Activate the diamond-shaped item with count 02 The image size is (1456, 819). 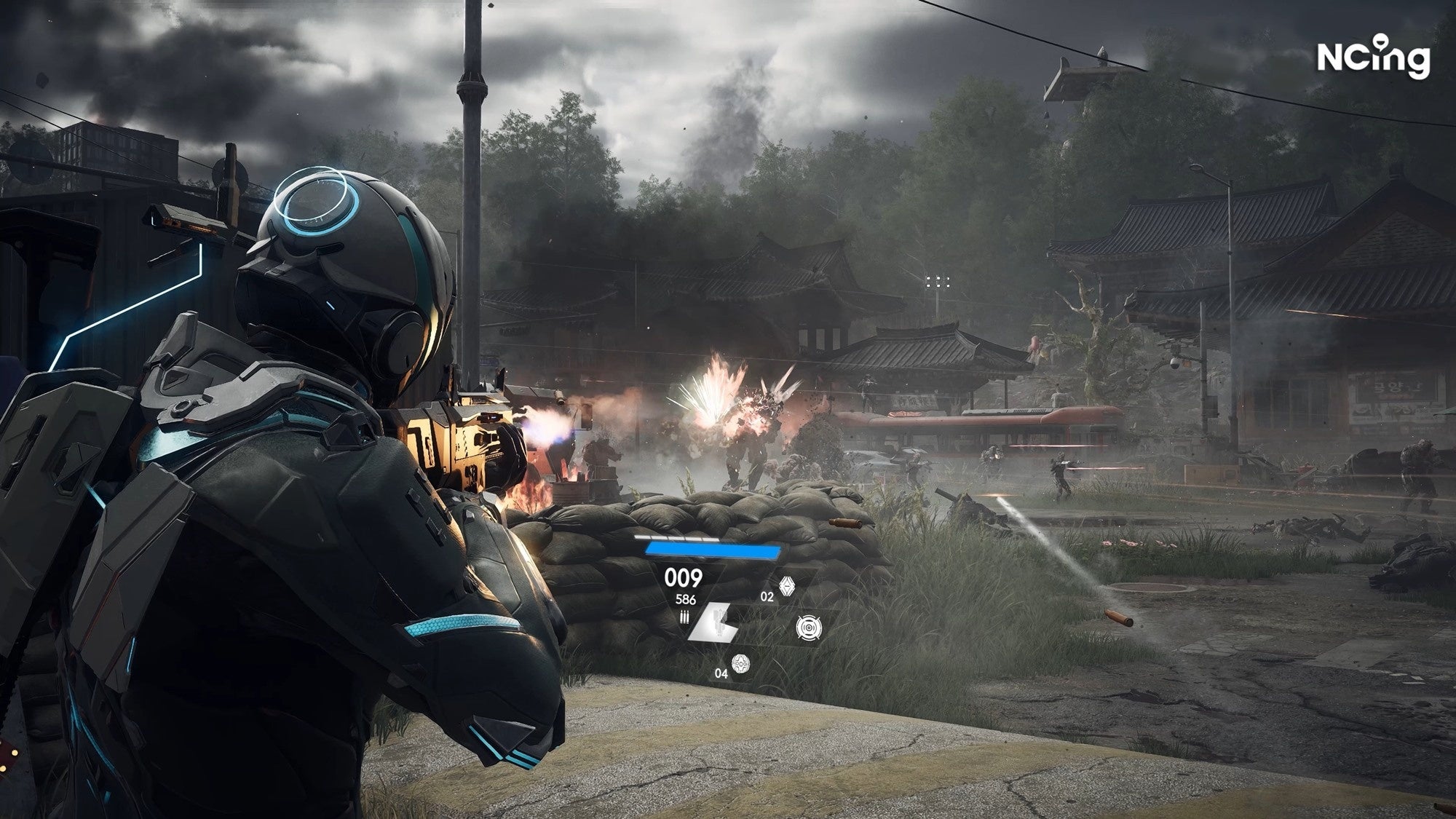[786, 587]
